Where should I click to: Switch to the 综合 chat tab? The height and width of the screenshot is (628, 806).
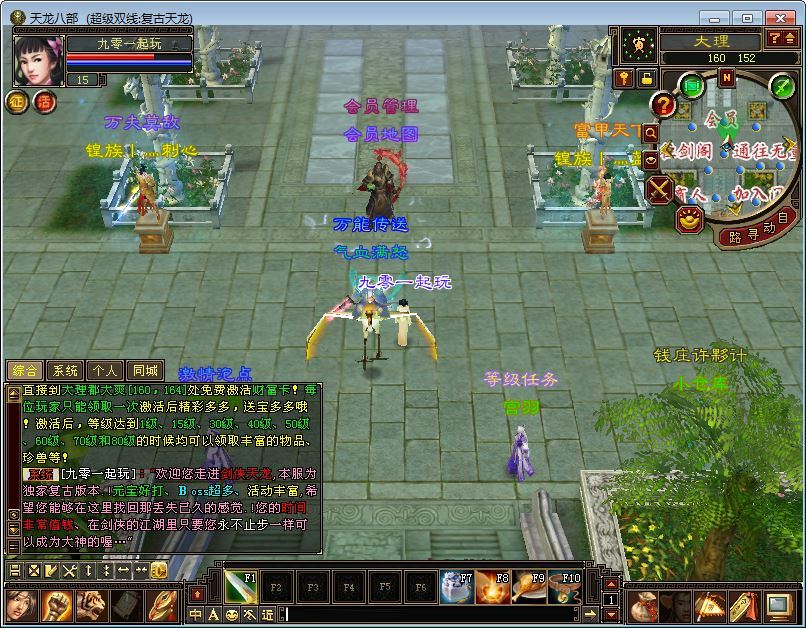point(25,371)
